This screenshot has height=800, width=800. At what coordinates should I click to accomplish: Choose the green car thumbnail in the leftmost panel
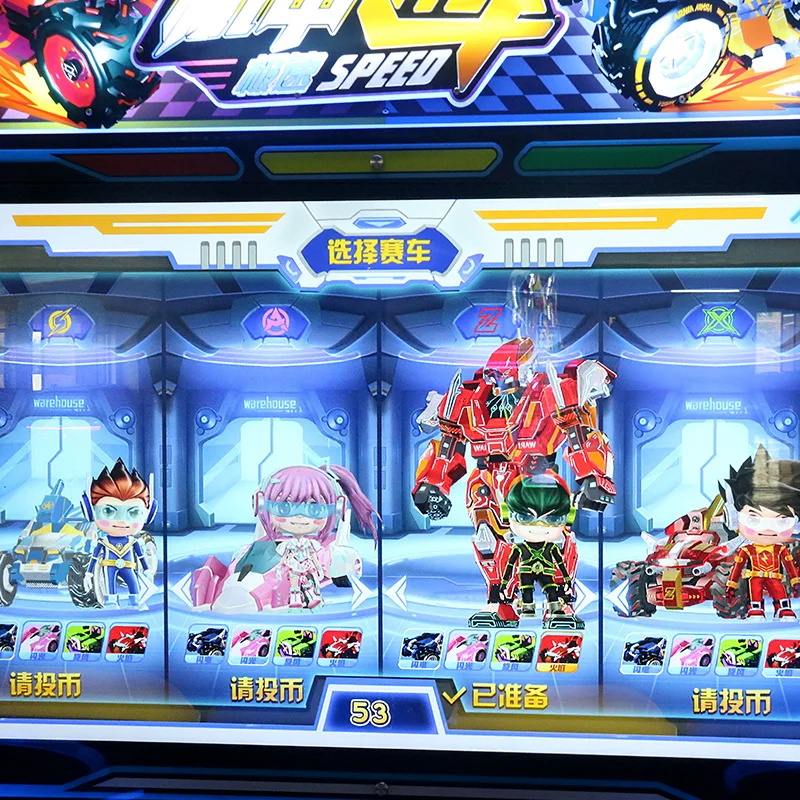pos(84,640)
